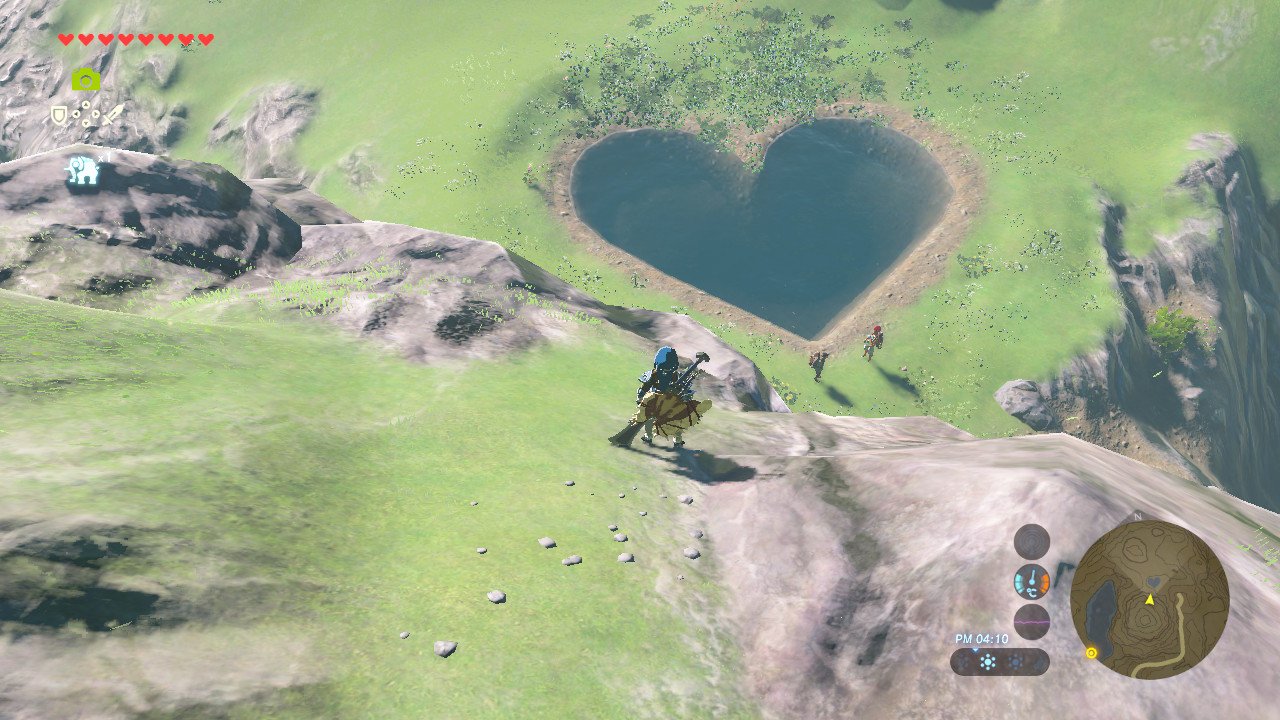Click the PM 04:10 time display
This screenshot has height=720, width=1280.
[981, 638]
